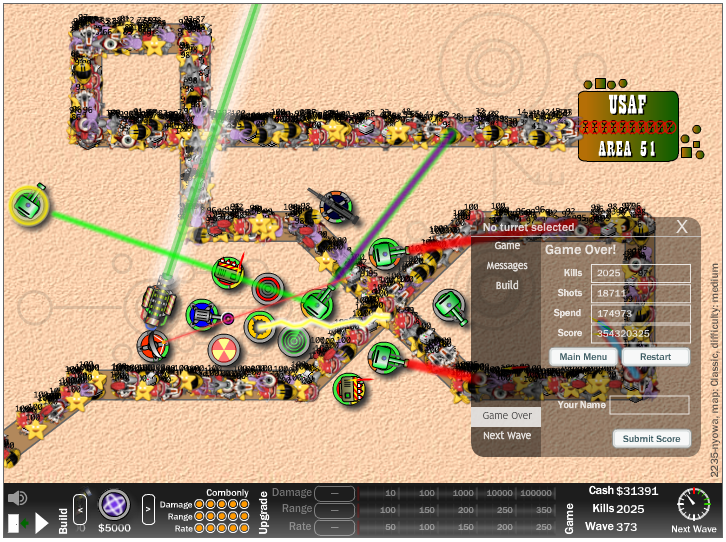Show next turret in build selector

tap(148, 509)
